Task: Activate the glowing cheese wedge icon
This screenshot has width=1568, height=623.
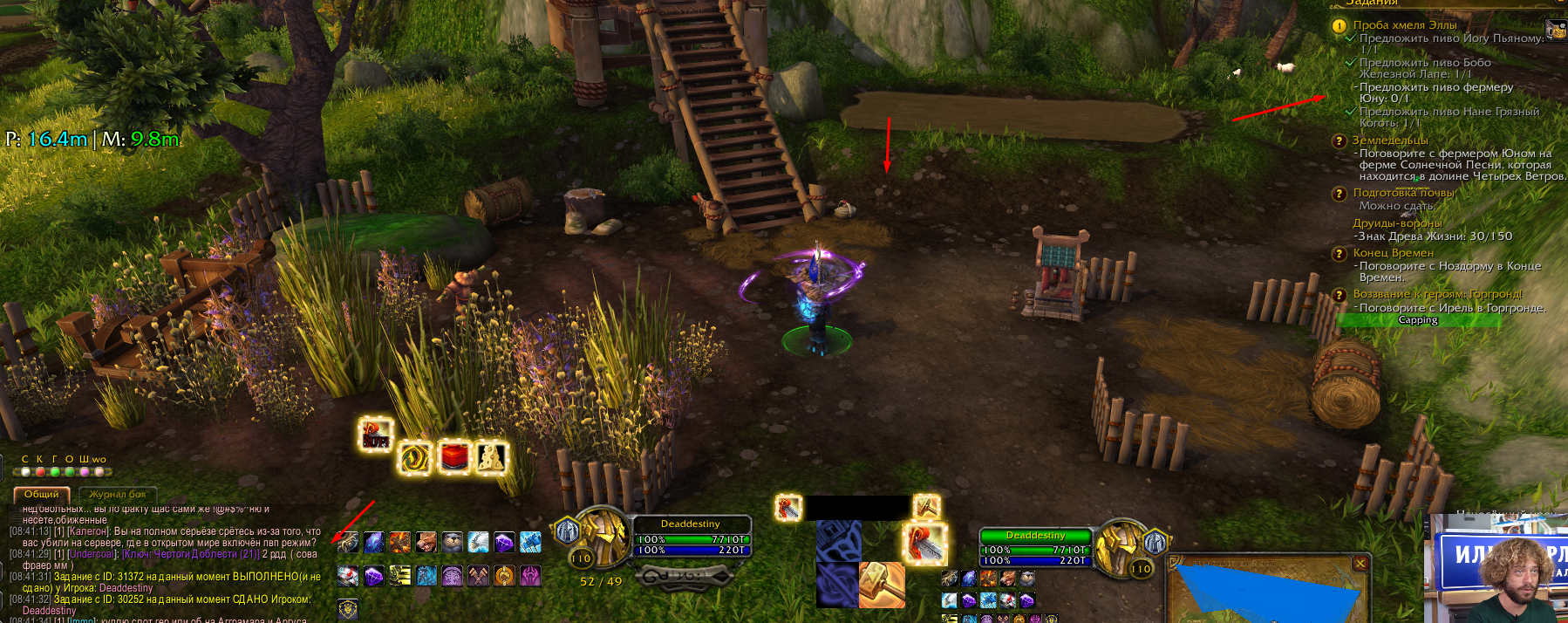Action: (491, 456)
